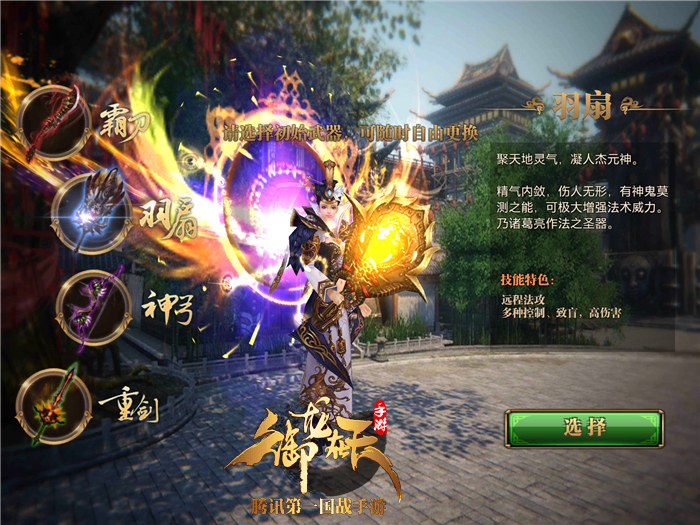
Task: Select the 霸刀 blade weapon icon
Action: [54, 122]
